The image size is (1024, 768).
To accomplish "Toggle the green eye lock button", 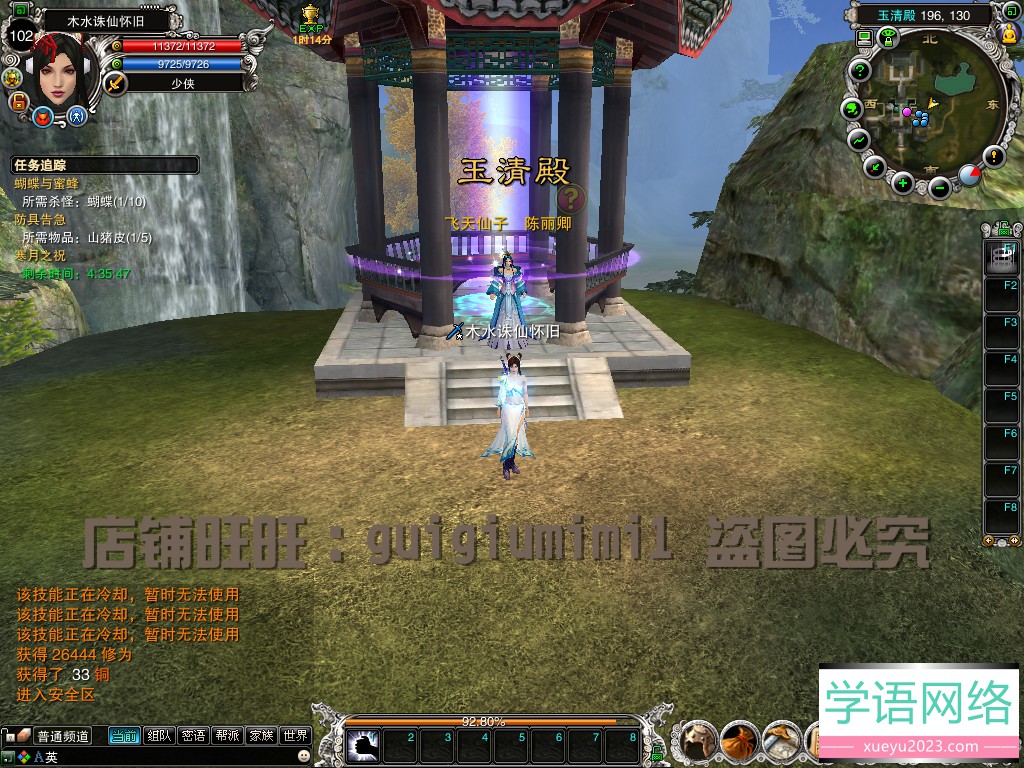I will coord(887,38).
